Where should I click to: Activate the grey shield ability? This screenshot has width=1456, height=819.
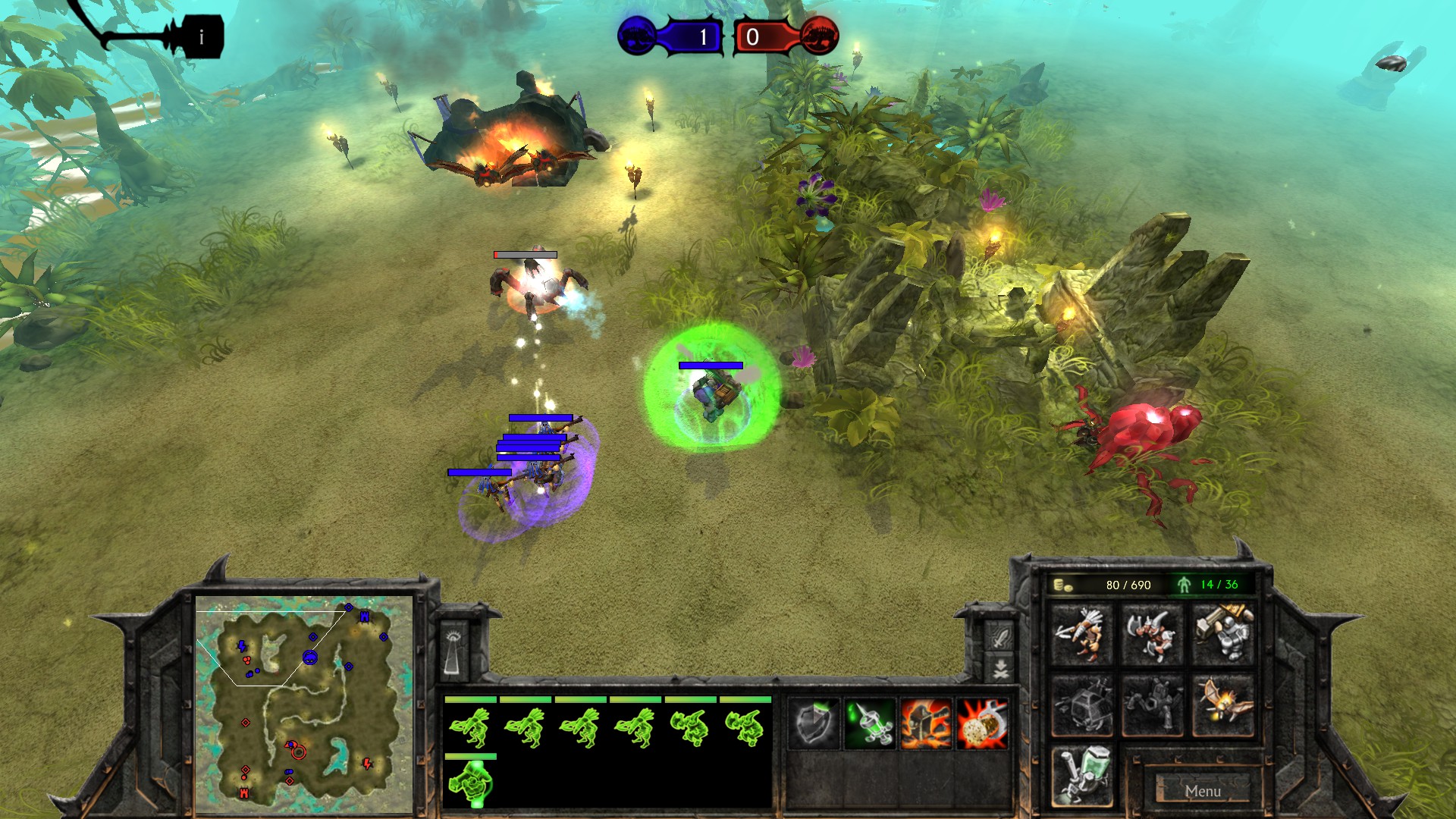[x=815, y=724]
